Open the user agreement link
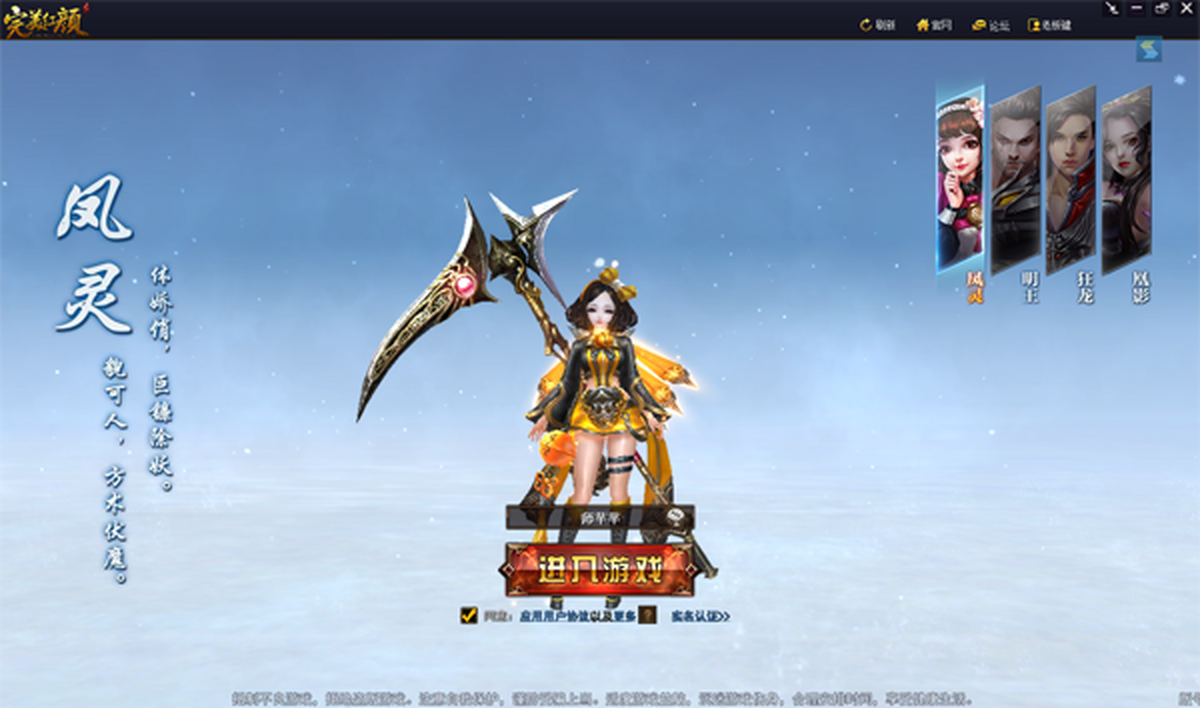This screenshot has width=1200, height=708. 578,616
